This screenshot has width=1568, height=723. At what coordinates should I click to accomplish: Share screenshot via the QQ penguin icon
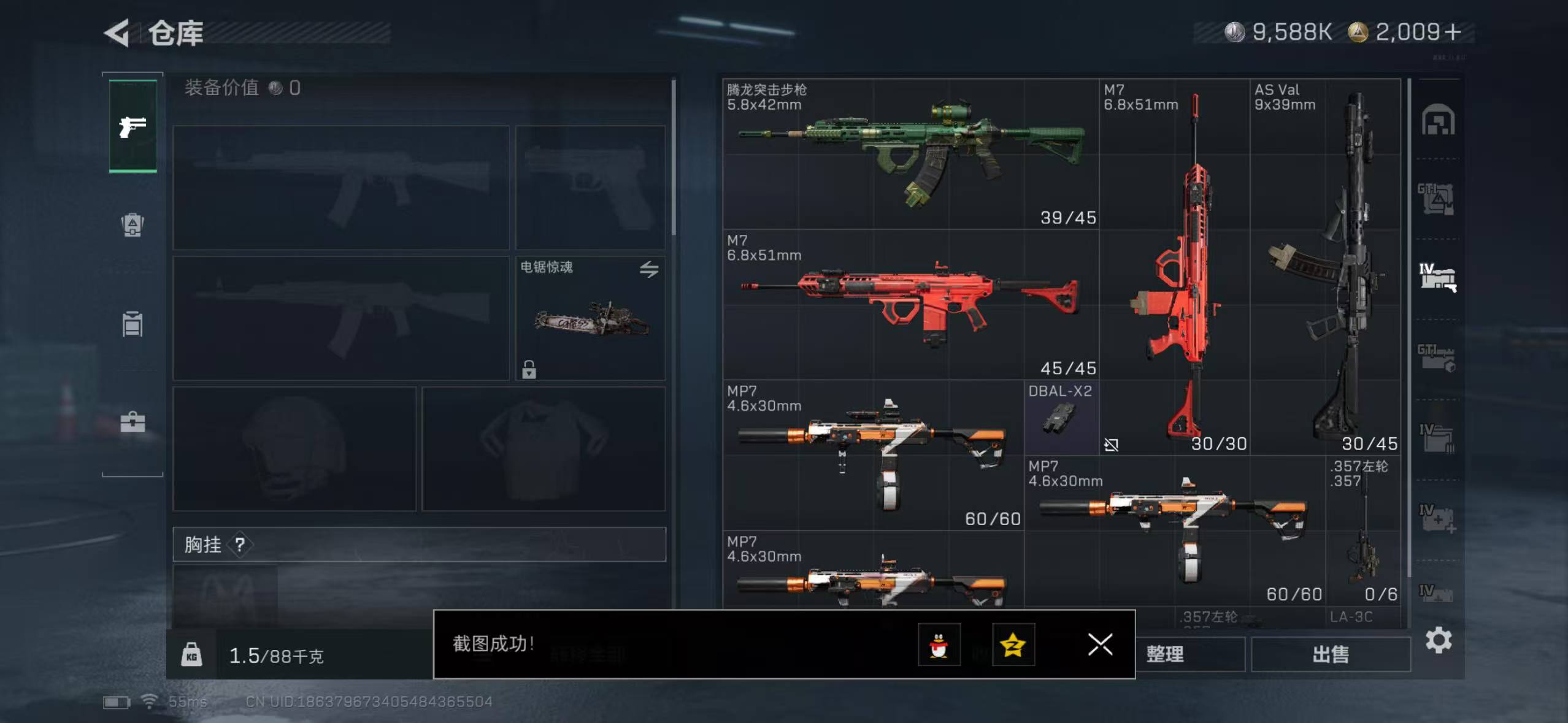[939, 645]
